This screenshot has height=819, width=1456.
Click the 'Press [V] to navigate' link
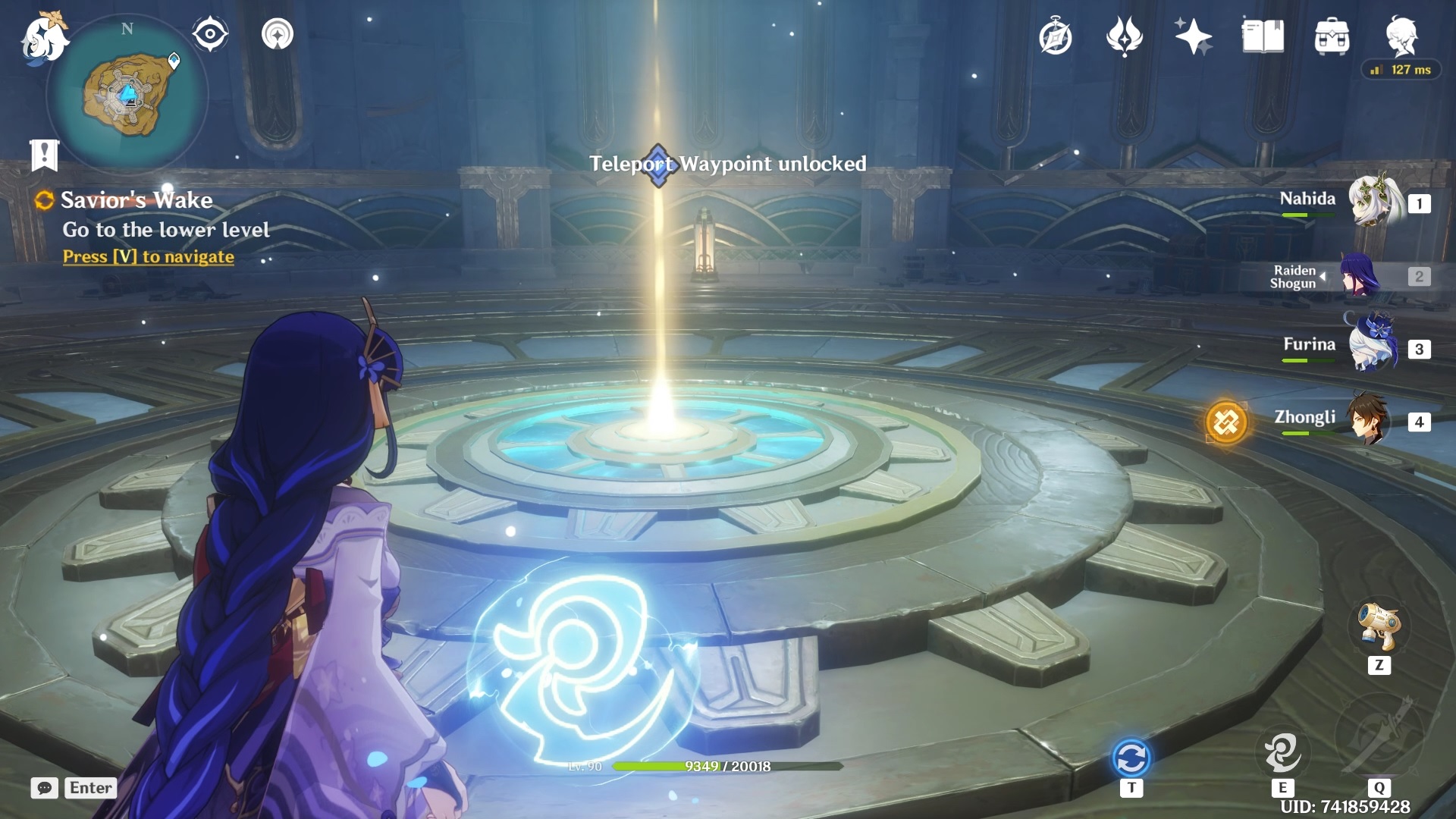149,257
